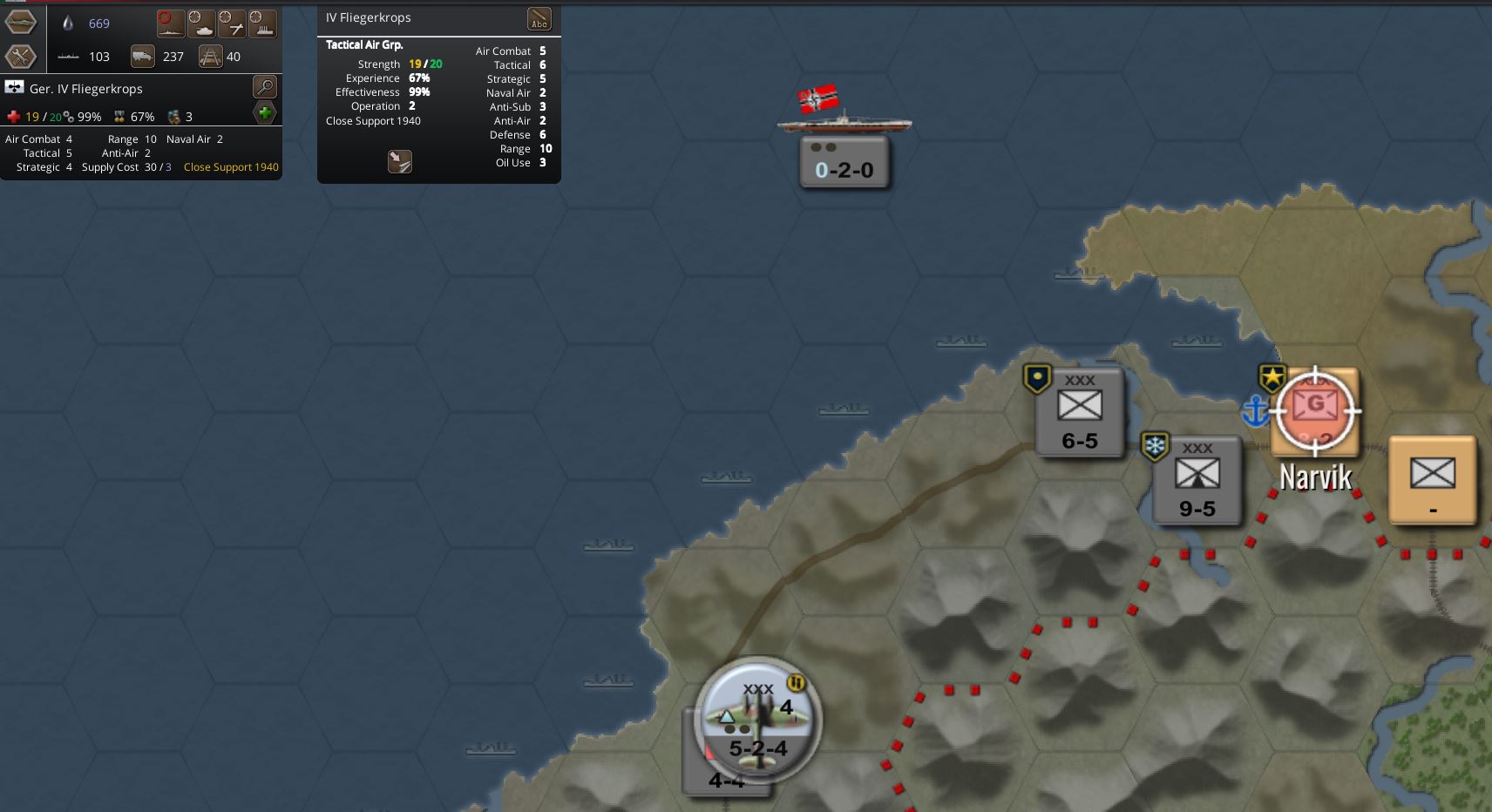This screenshot has width=1492, height=812.
Task: Click the truck transport icon showing 237
Action: [x=142, y=56]
